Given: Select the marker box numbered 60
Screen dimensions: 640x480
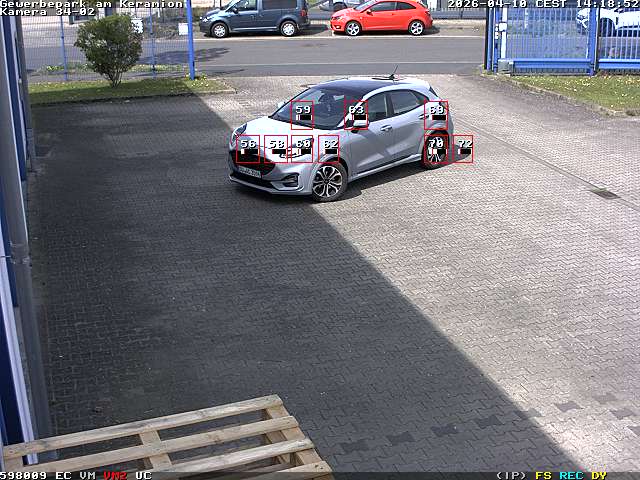Looking at the screenshot, I should (302, 149).
